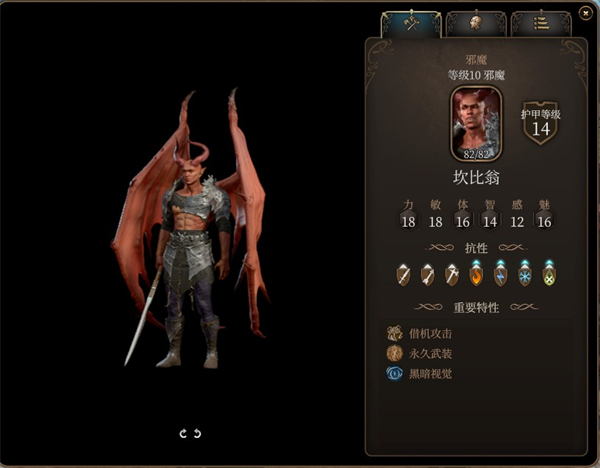The image size is (600, 468).
Task: Switch to the crossed axes overview tab
Action: coord(411,23)
